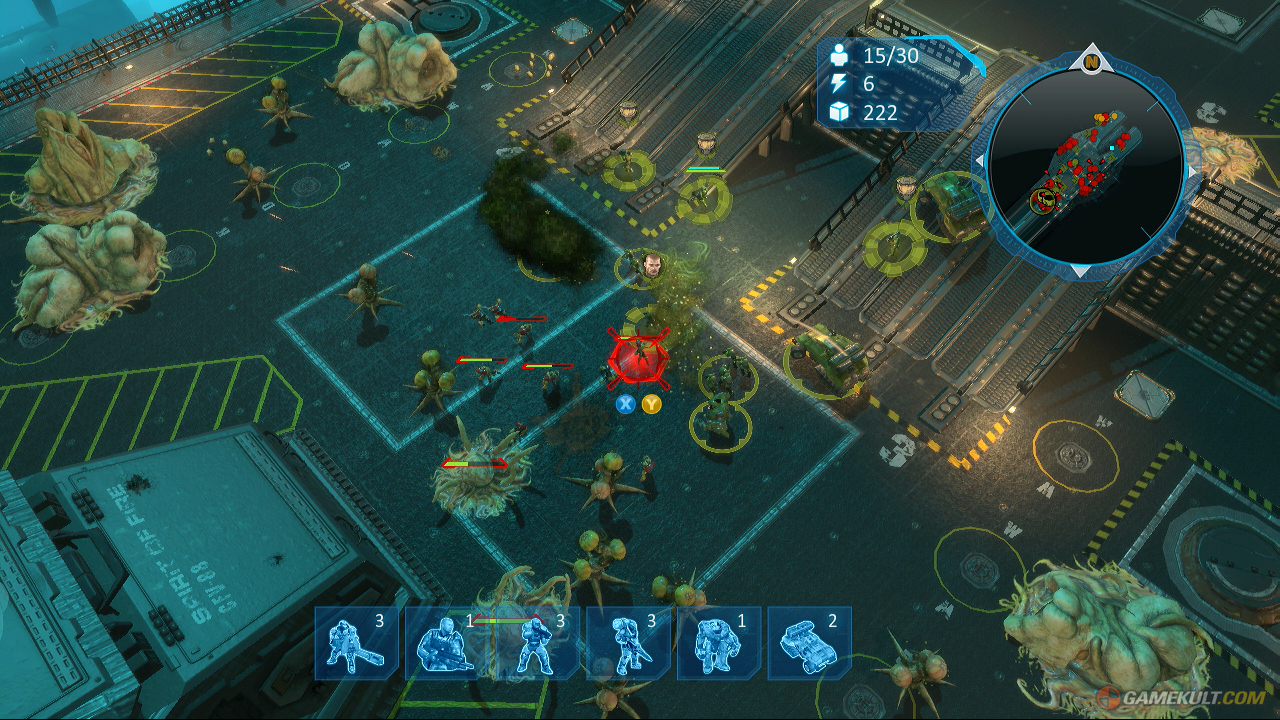Viewport: 1280px width, 720px height.
Task: Pick the crouched soldier with blade card
Action: tap(628, 643)
